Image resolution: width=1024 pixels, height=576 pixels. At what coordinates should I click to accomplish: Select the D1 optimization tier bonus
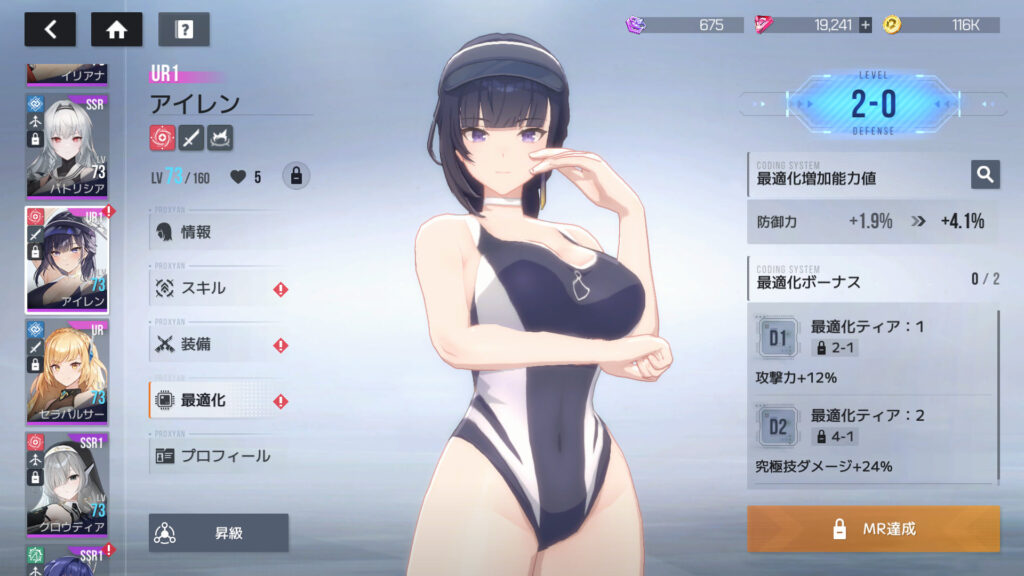tap(779, 338)
